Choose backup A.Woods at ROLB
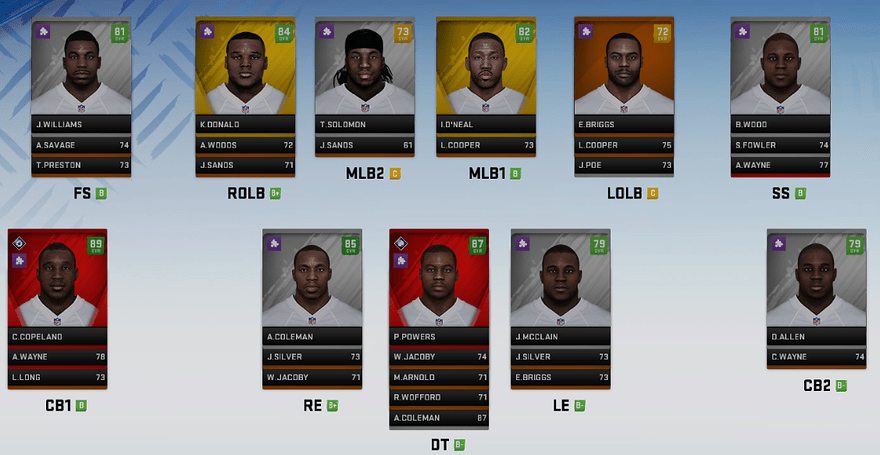The height and width of the screenshot is (455, 880). tap(244, 144)
